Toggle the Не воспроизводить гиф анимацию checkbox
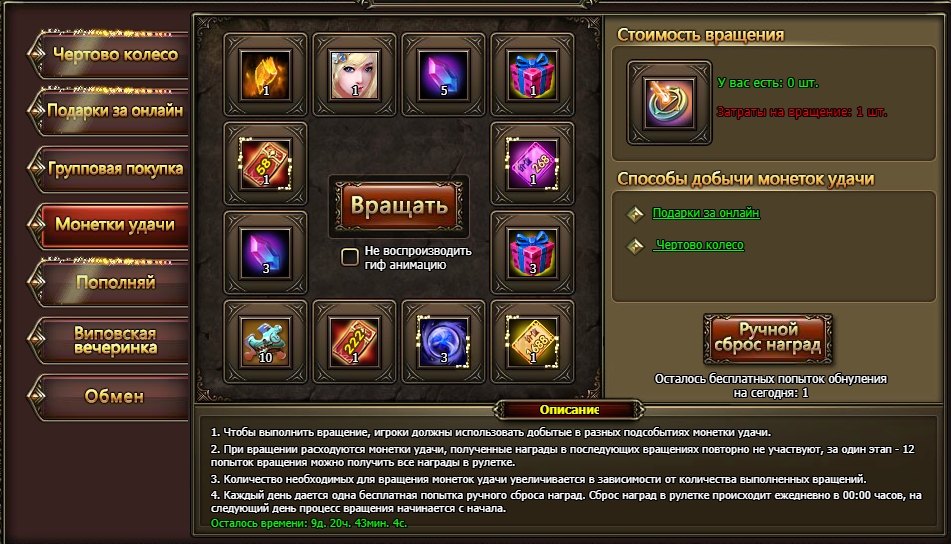Viewport: 951px width, 544px height. [350, 257]
